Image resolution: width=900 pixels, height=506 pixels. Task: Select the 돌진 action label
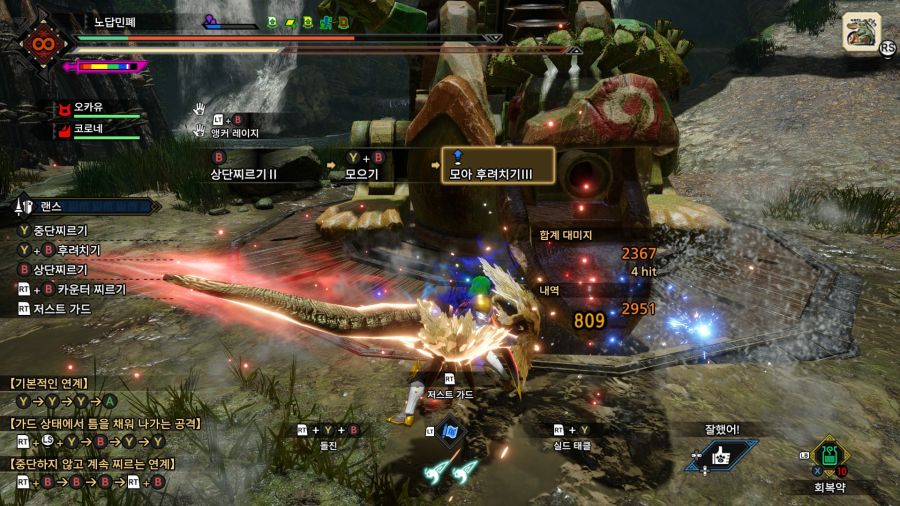tap(326, 446)
